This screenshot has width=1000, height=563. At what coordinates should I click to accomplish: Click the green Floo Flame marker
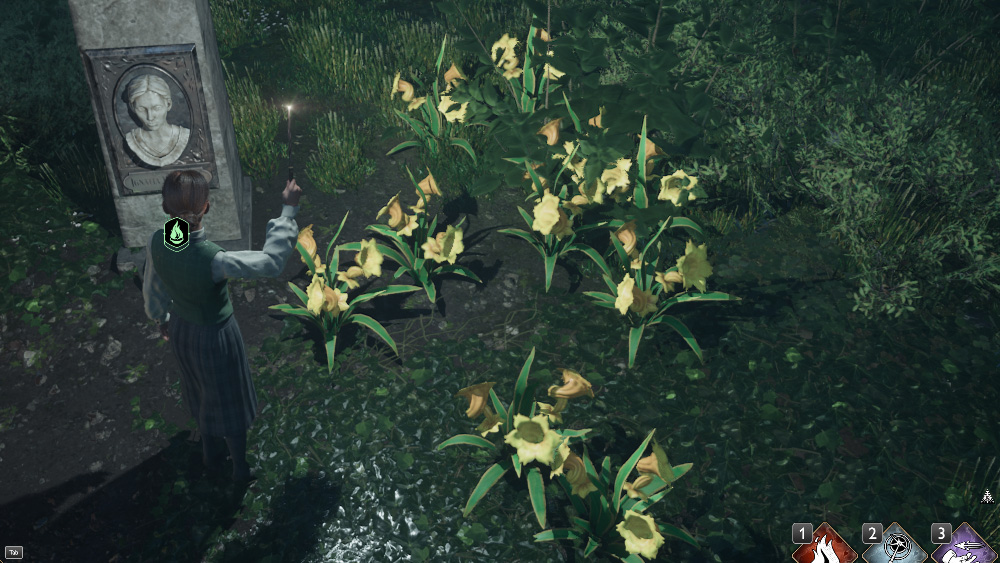click(177, 234)
